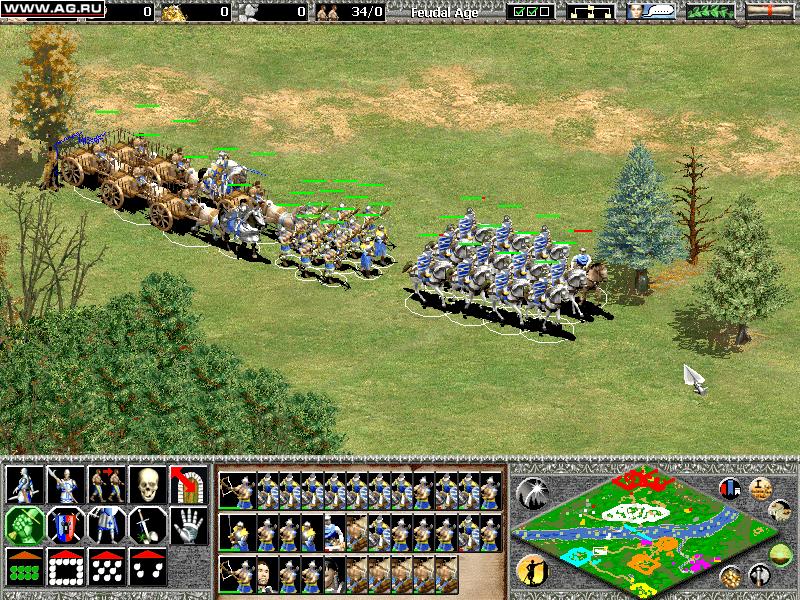Stop the units with the white hand icon

[188, 525]
